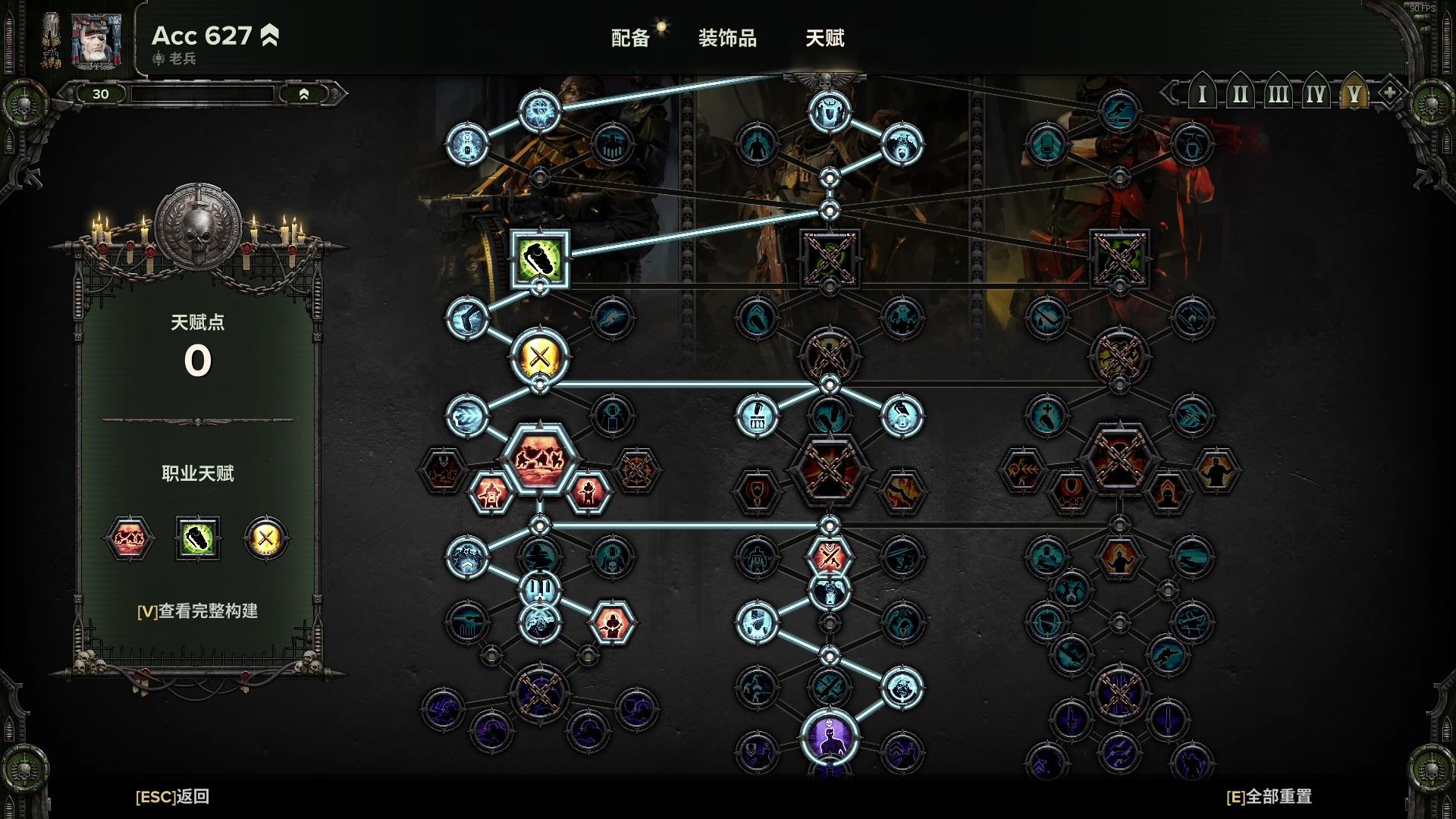
Task: Click the veteran character portrait
Action: click(x=96, y=39)
